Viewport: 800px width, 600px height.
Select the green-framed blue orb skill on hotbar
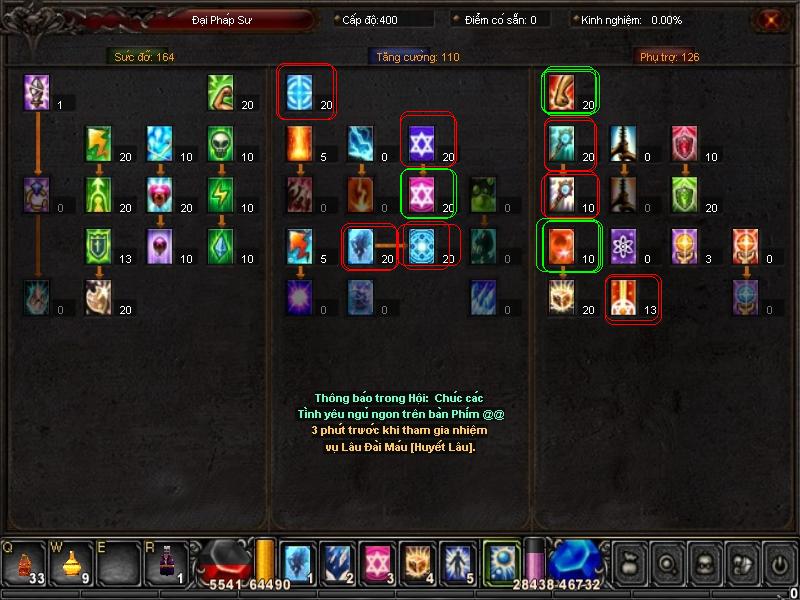[501, 562]
